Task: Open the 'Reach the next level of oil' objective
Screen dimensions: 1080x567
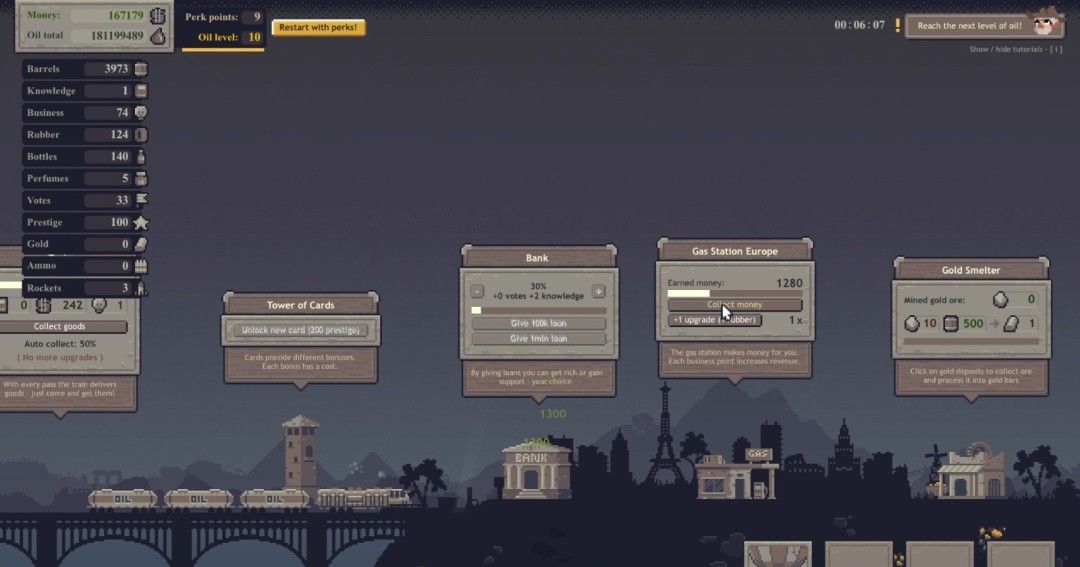Action: pyautogui.click(x=969, y=26)
